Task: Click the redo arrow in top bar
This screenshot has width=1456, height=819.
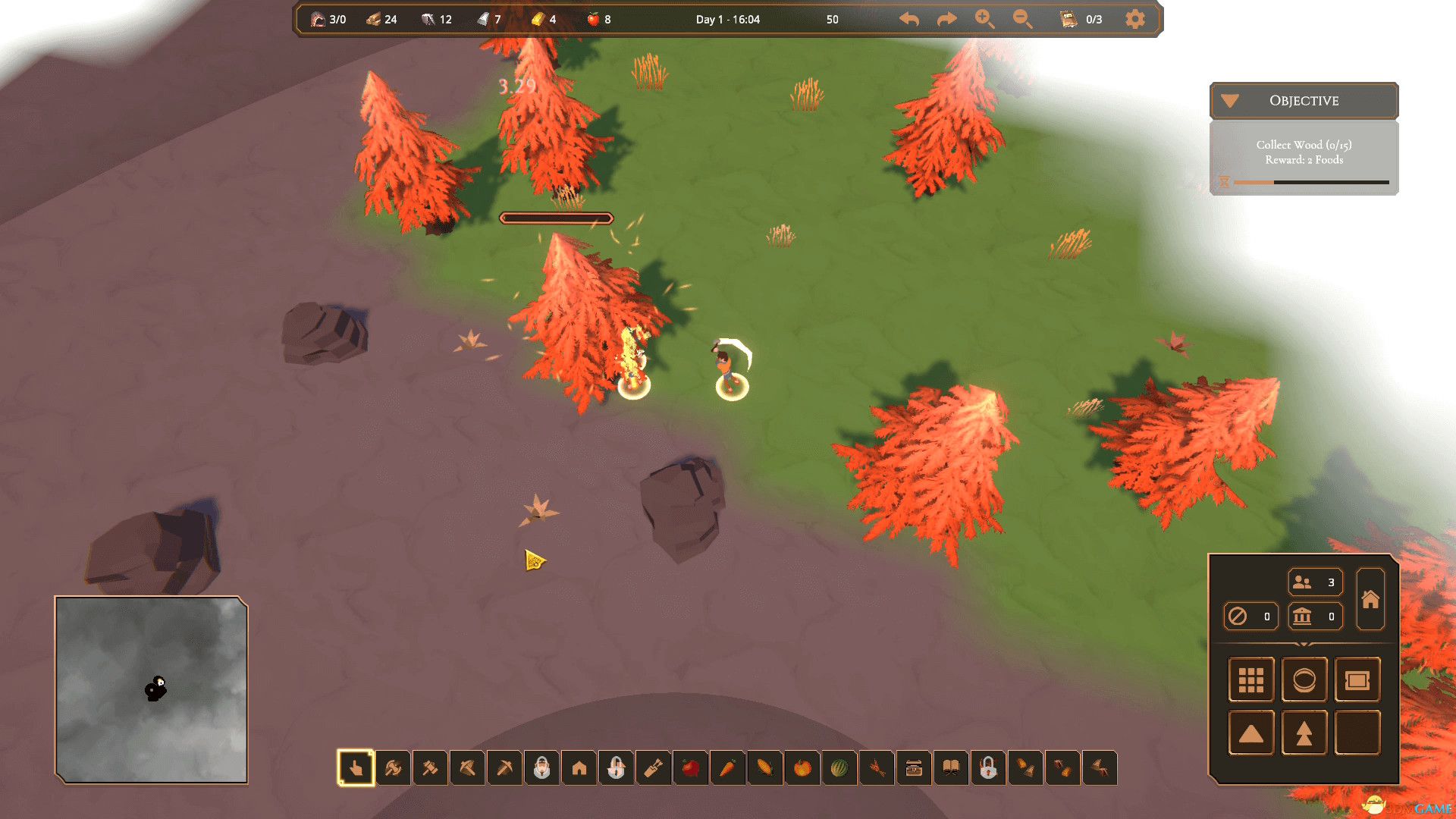Action: [x=946, y=19]
